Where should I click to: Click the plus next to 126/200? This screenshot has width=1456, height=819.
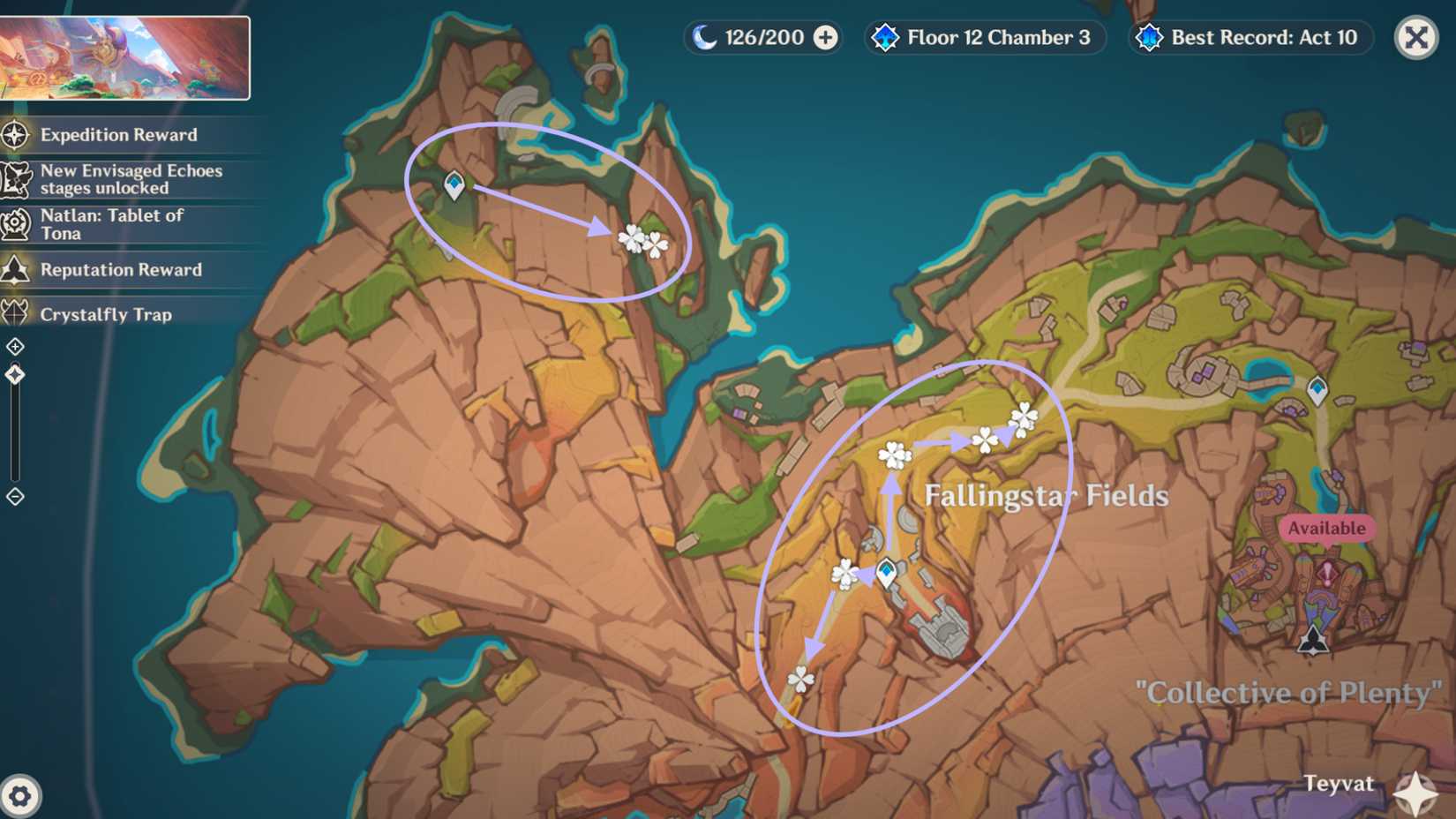click(825, 37)
